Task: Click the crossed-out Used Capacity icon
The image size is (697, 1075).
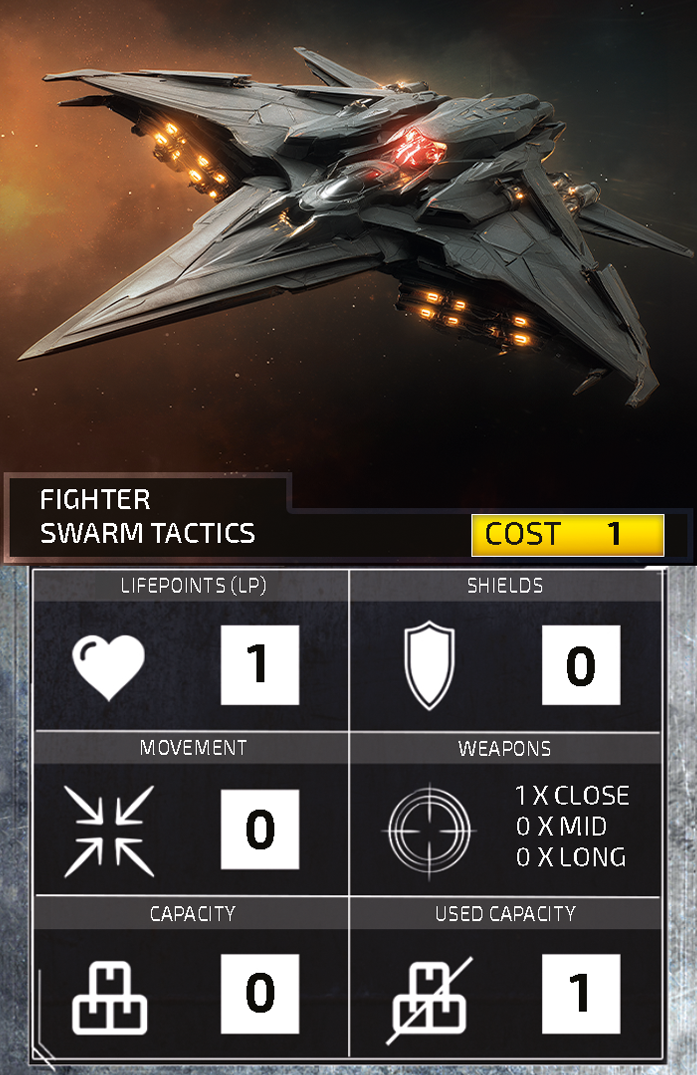Action: pyautogui.click(x=429, y=994)
